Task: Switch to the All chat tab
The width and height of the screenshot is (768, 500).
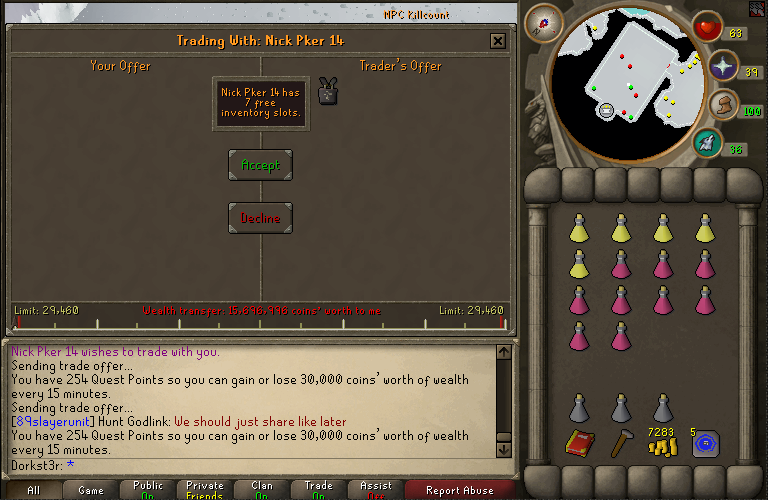Action: pyautogui.click(x=33, y=490)
